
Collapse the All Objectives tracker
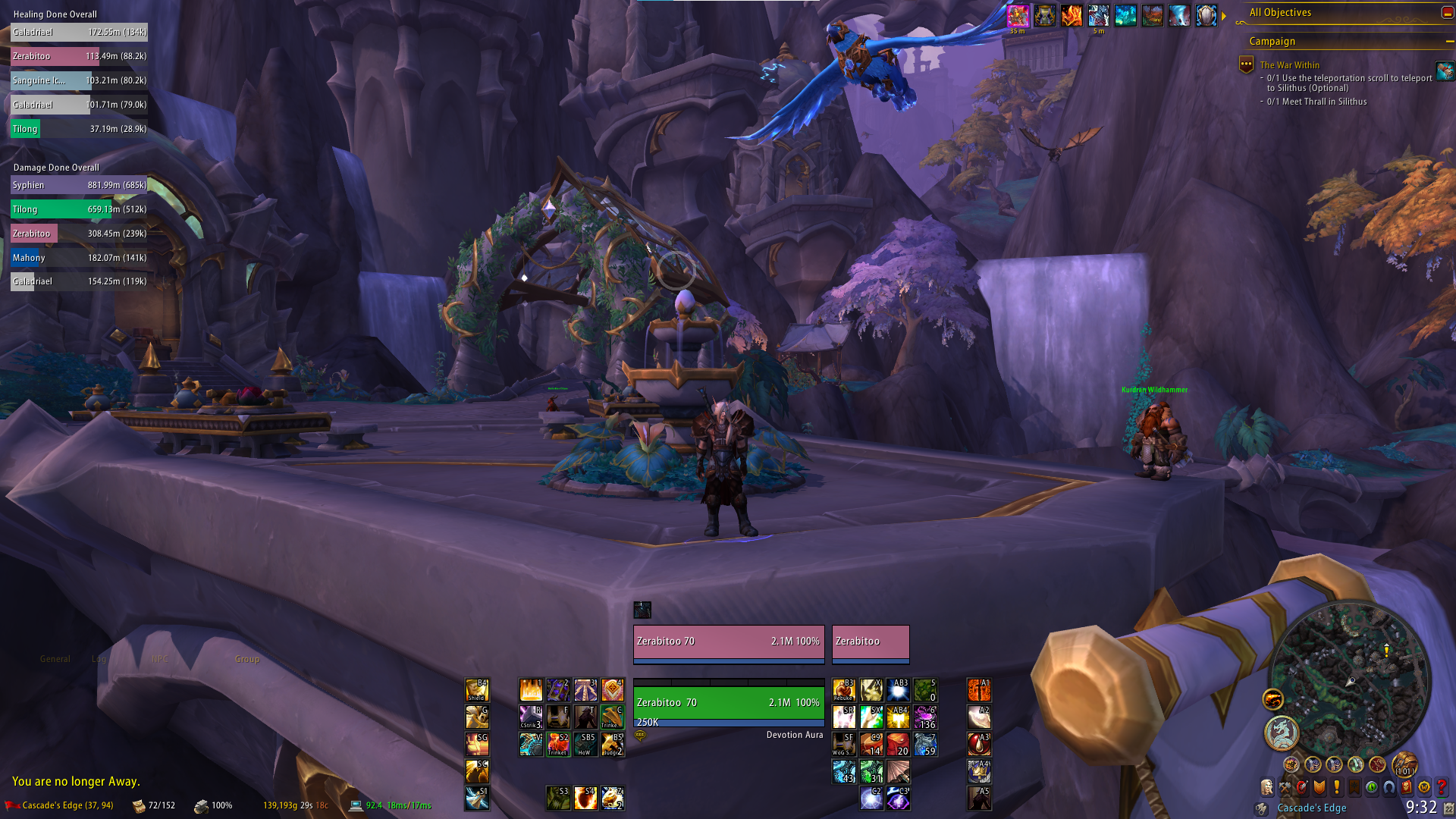pos(1446,13)
